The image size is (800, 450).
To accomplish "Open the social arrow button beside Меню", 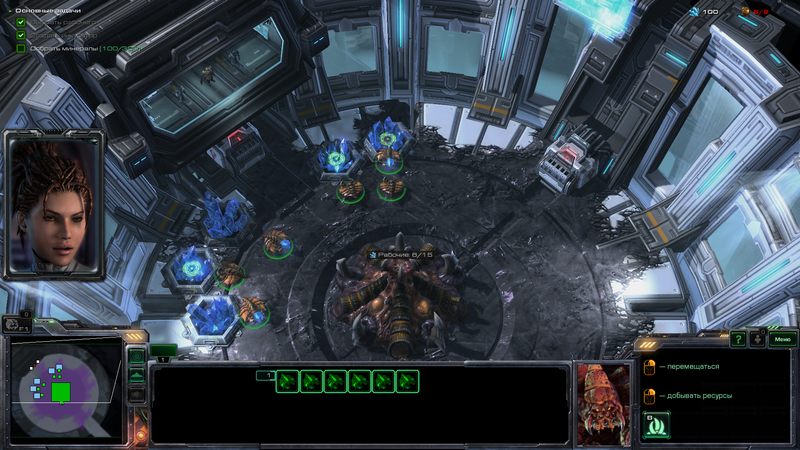I will [x=758, y=340].
